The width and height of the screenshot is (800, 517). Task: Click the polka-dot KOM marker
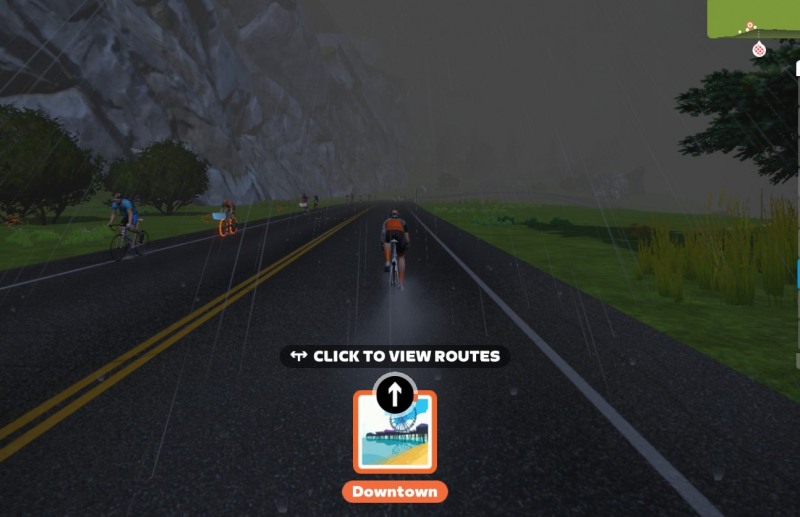(x=759, y=49)
